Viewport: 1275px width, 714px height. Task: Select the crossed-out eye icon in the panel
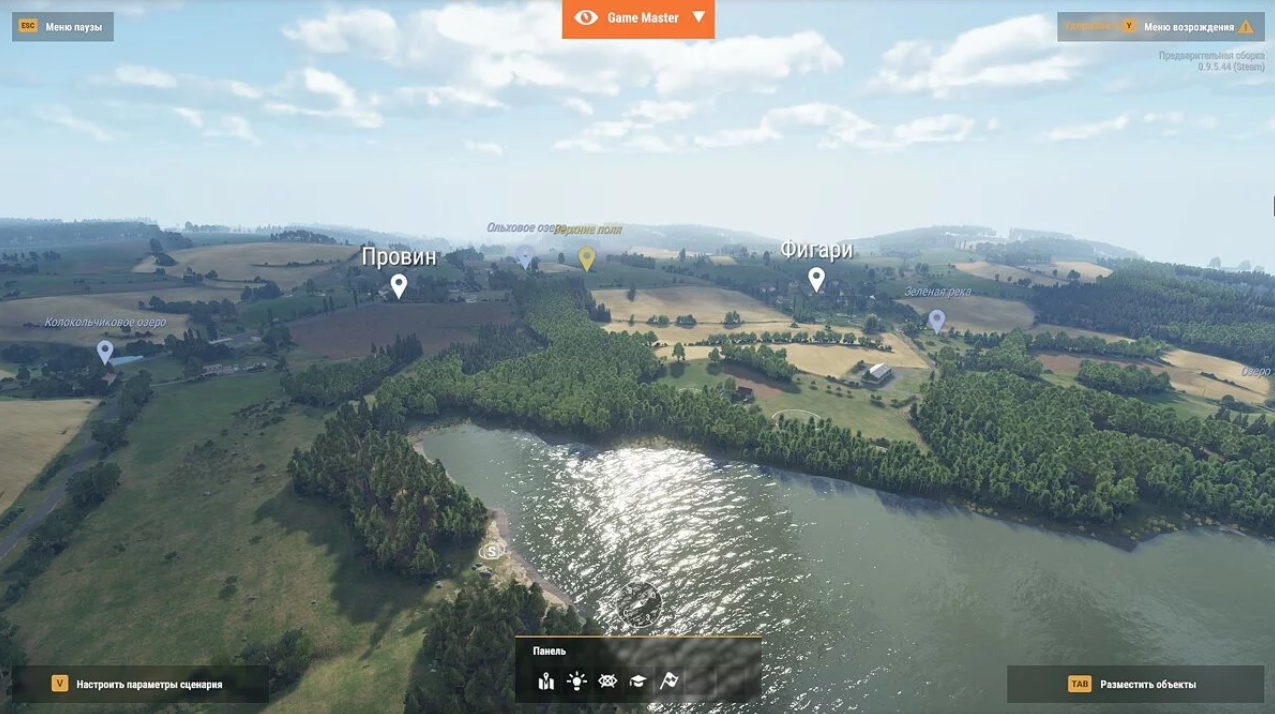click(607, 681)
